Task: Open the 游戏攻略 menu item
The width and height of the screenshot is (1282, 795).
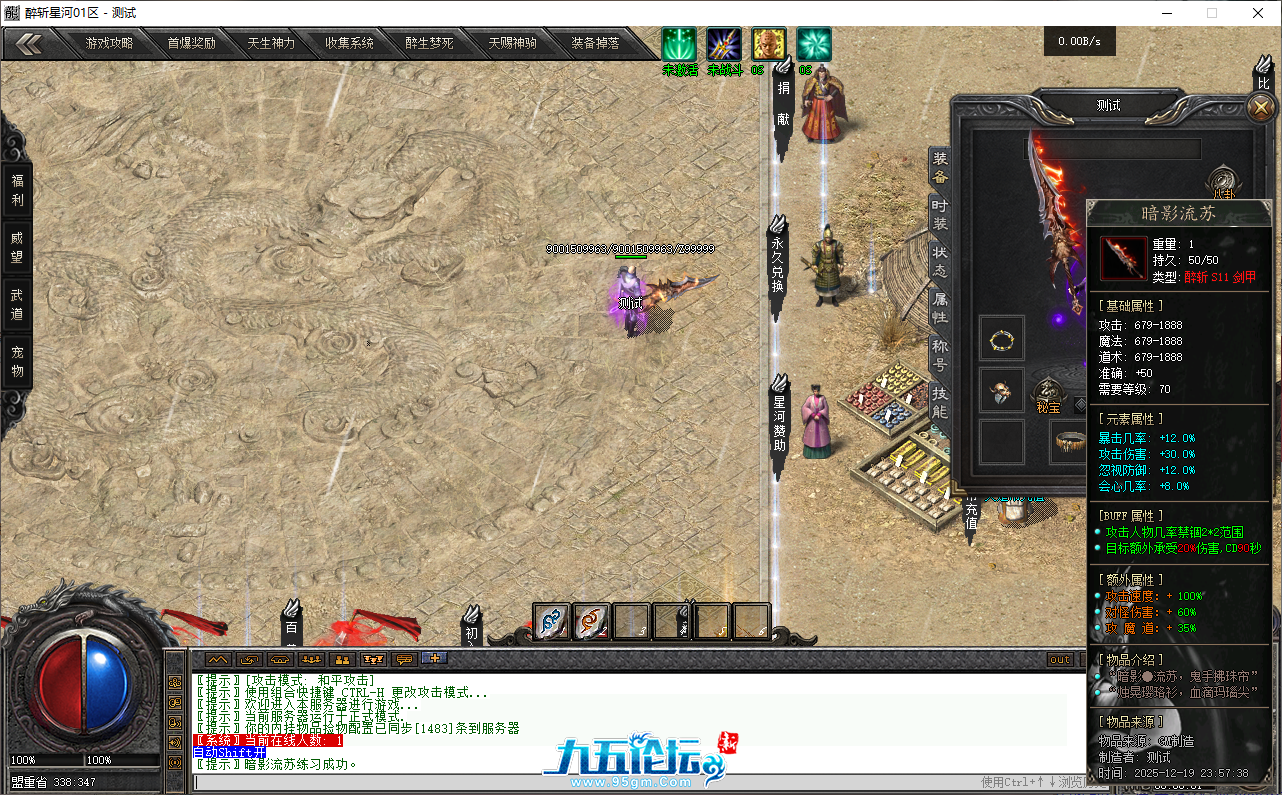Action: (x=110, y=43)
